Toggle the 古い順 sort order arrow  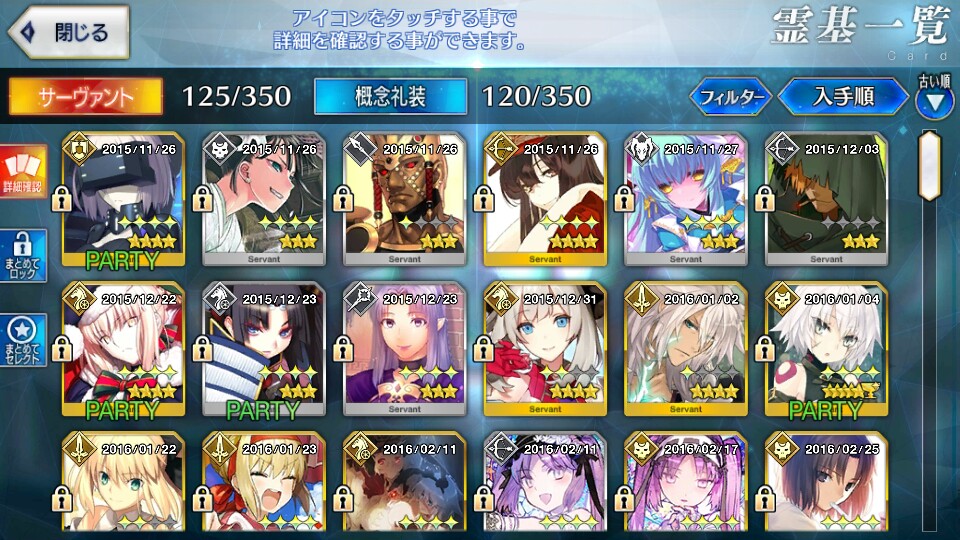(934, 100)
